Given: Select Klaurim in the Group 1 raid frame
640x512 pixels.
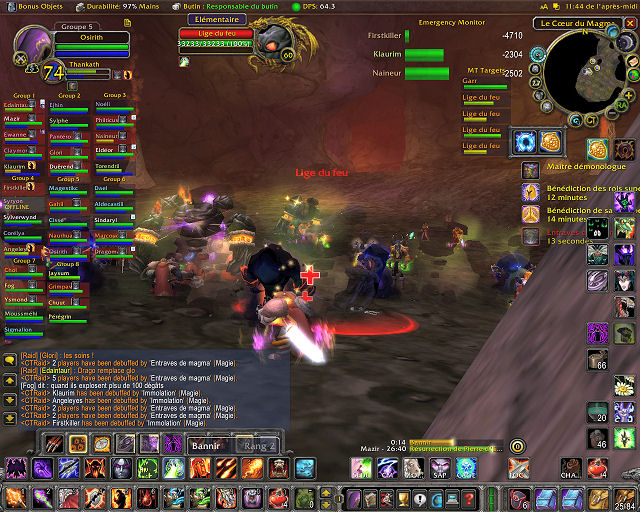Looking at the screenshot, I should click(x=16, y=167).
